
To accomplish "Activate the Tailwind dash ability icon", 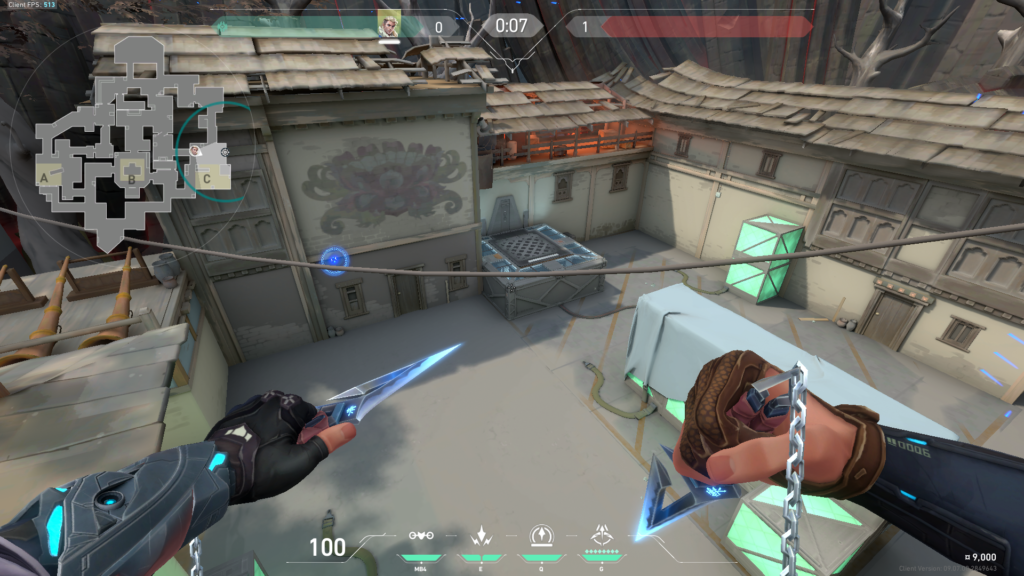I will (x=480, y=536).
